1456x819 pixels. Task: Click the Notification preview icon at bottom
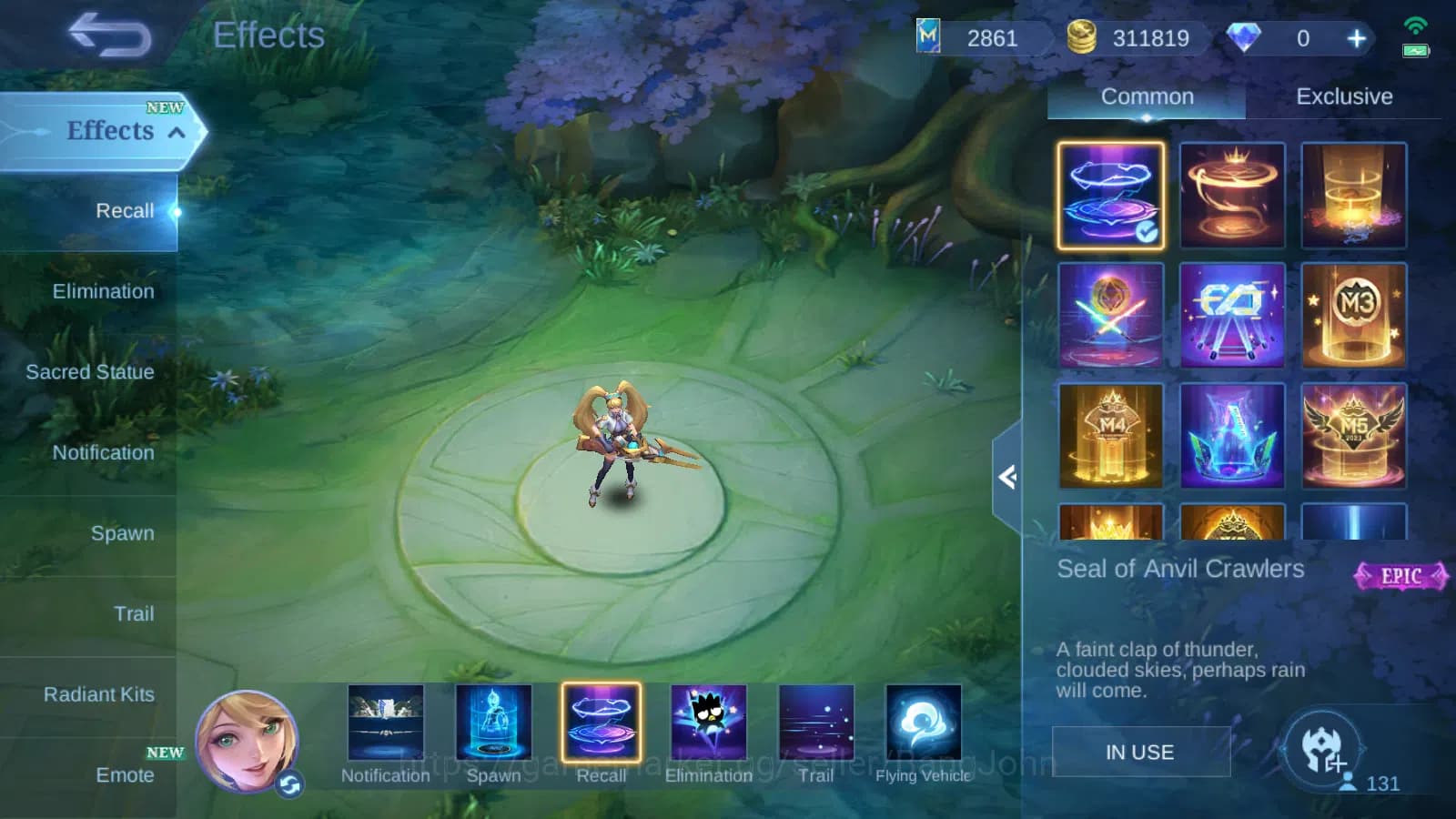(385, 723)
